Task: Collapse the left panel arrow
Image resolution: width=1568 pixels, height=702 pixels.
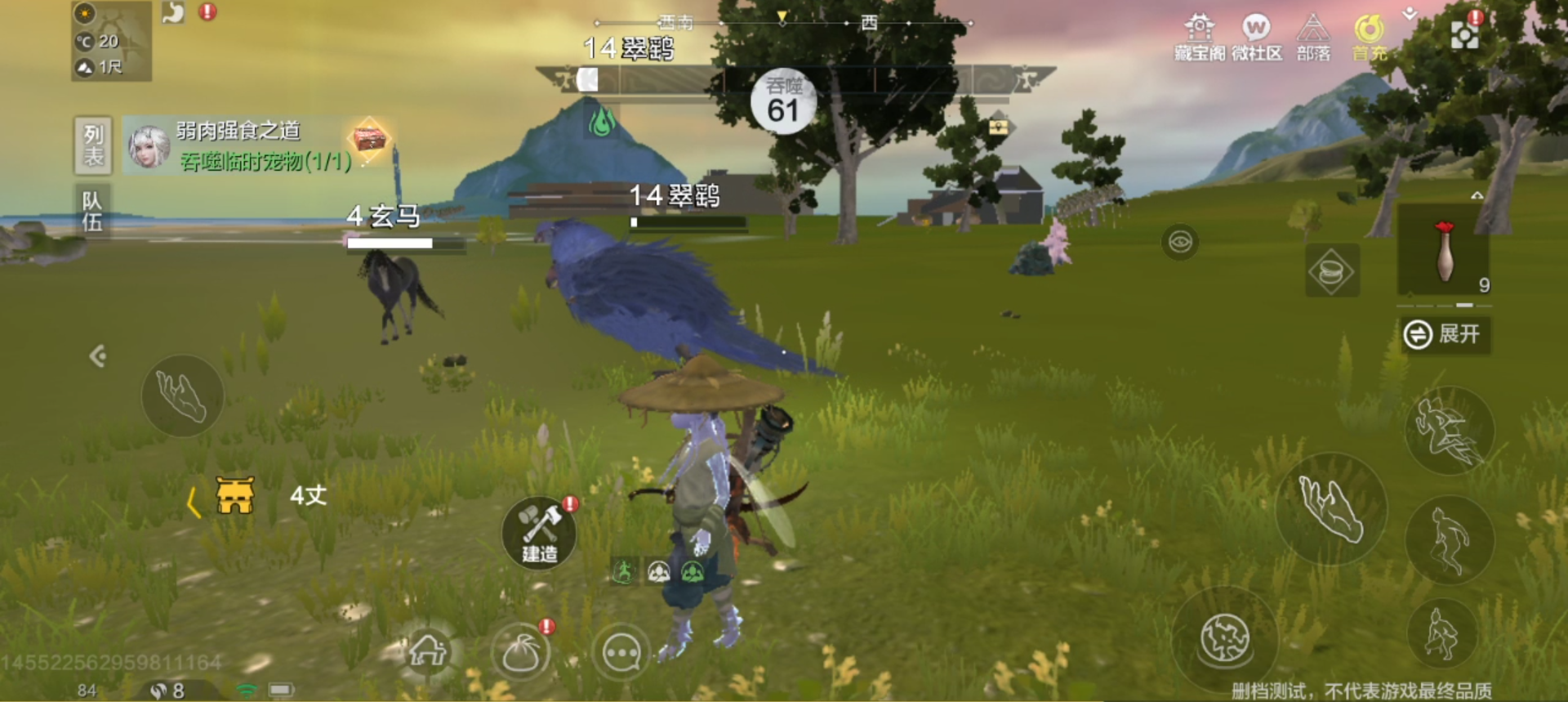Action: 97,356
